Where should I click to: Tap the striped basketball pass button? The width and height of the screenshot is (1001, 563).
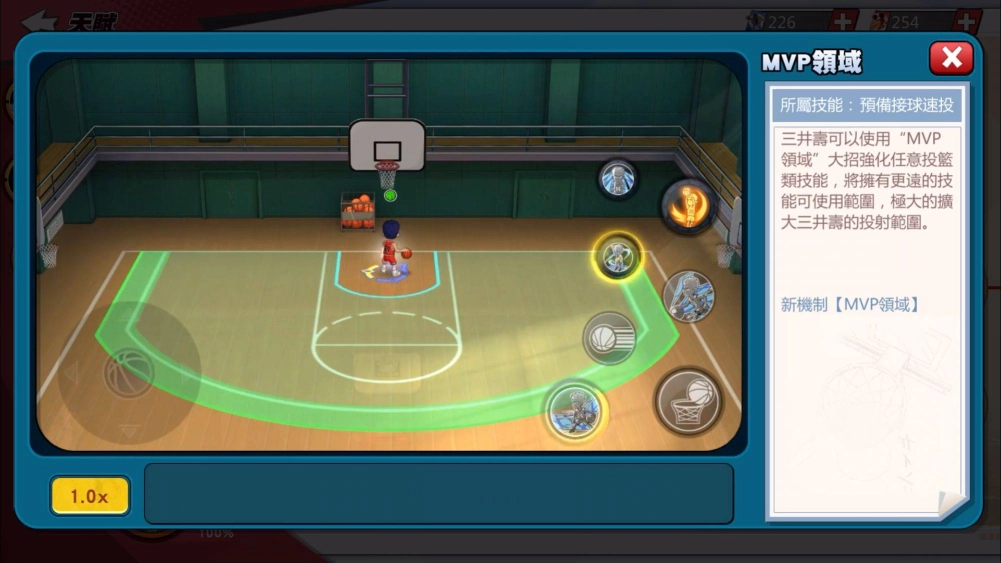(x=609, y=338)
